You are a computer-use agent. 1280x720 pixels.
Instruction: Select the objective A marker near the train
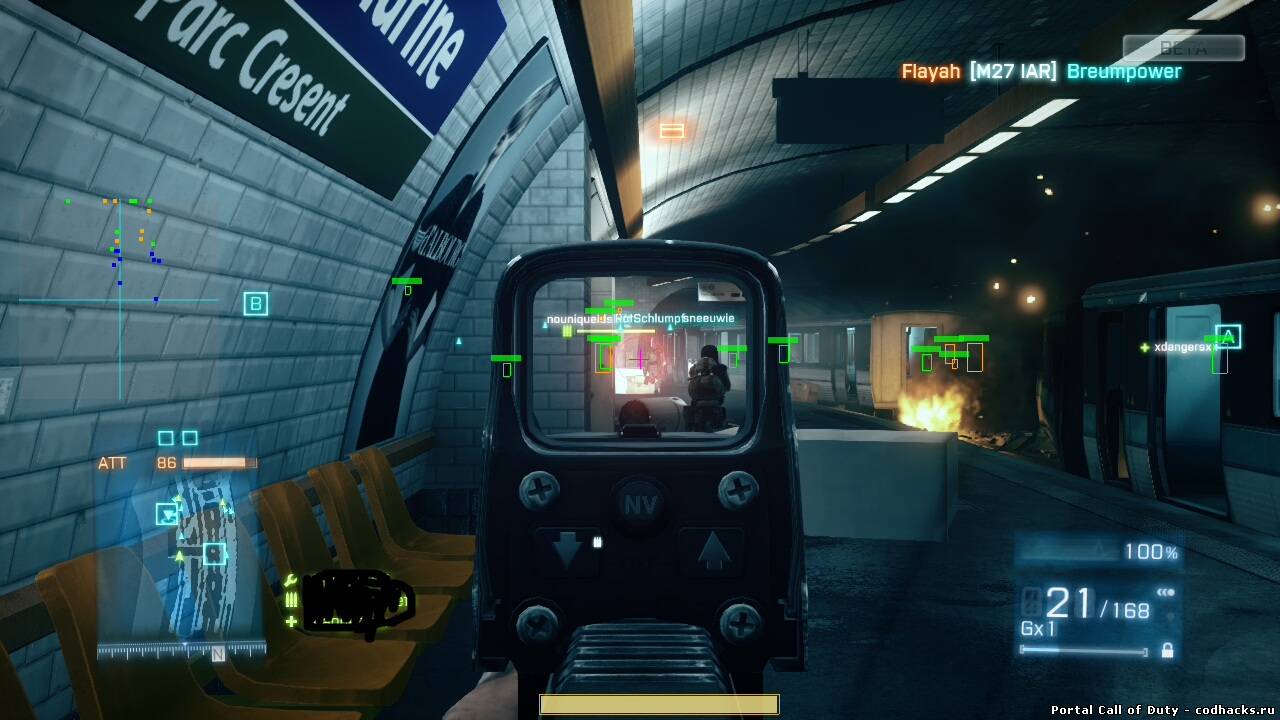(1228, 337)
